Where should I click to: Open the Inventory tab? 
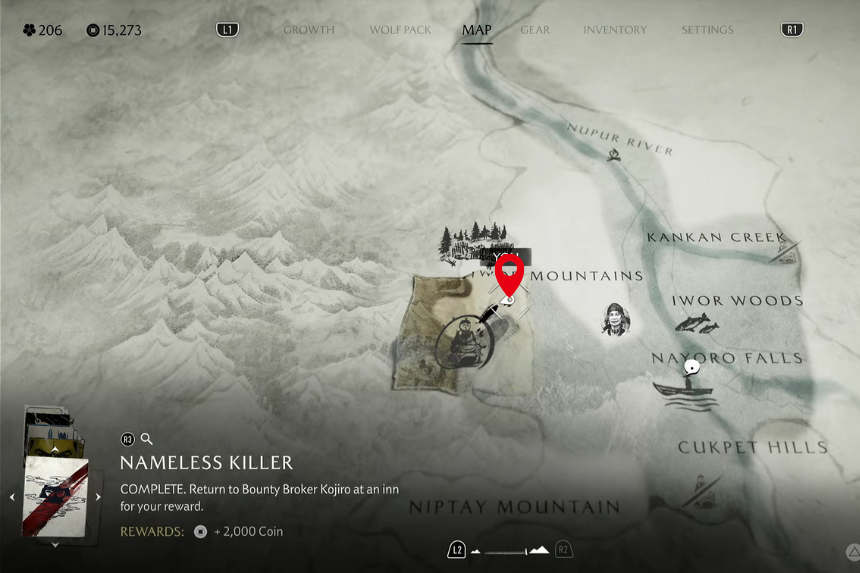click(616, 30)
